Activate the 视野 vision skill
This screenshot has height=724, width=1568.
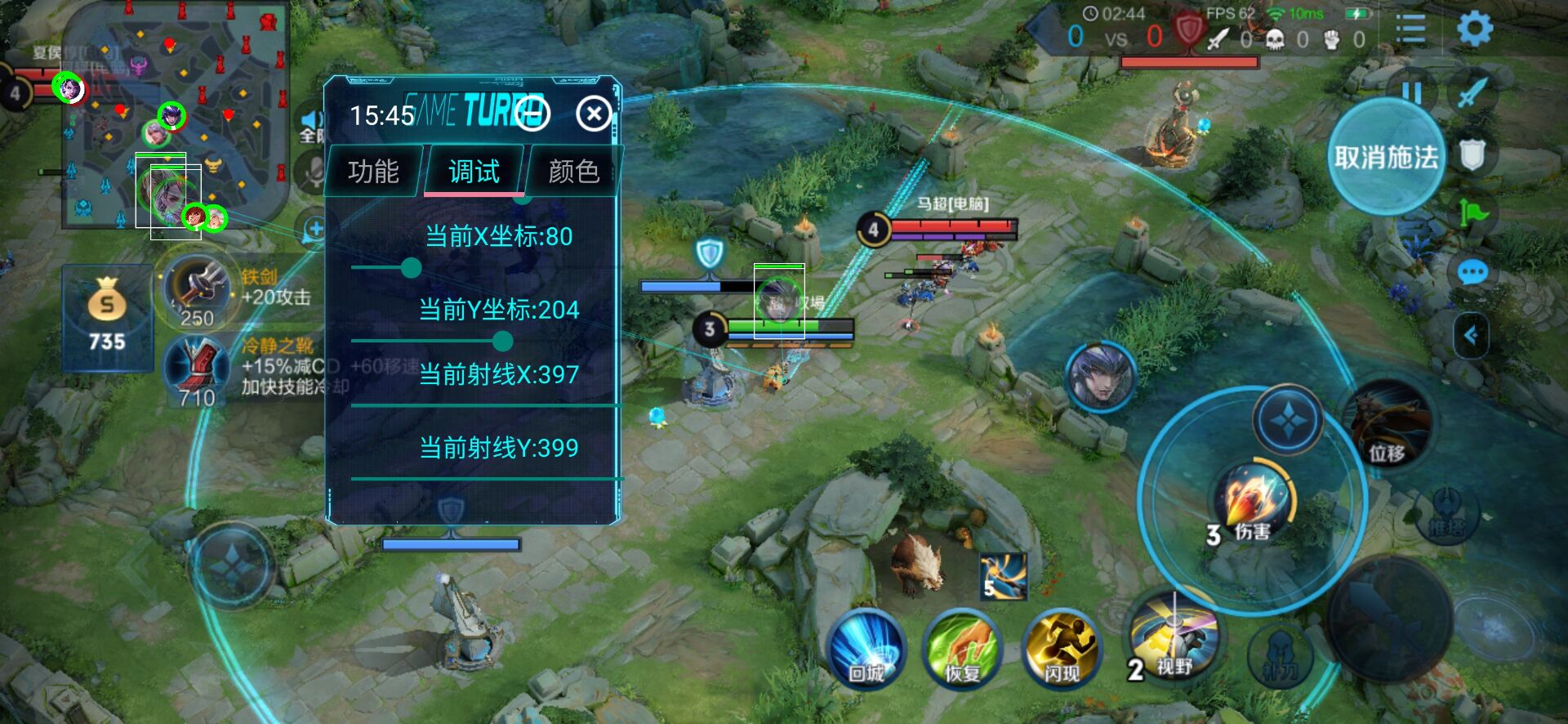tap(1174, 639)
